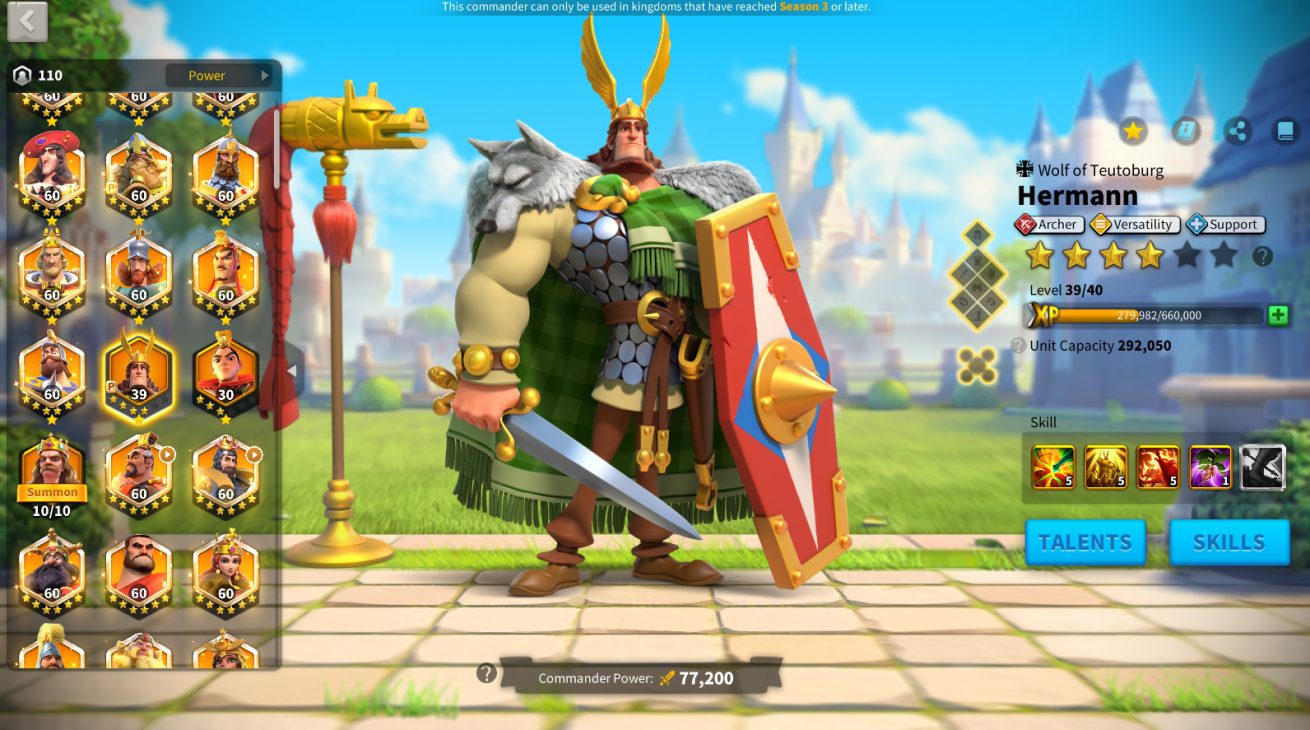This screenshot has height=730, width=1310.
Task: Select the commander with the Summon label
Action: (x=52, y=470)
